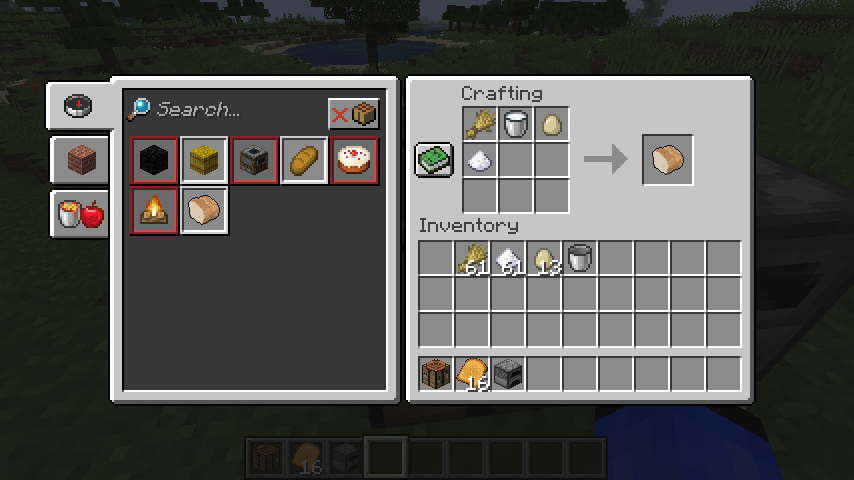
Task: Switch to the bucket and apple tab
Action: pos(80,213)
